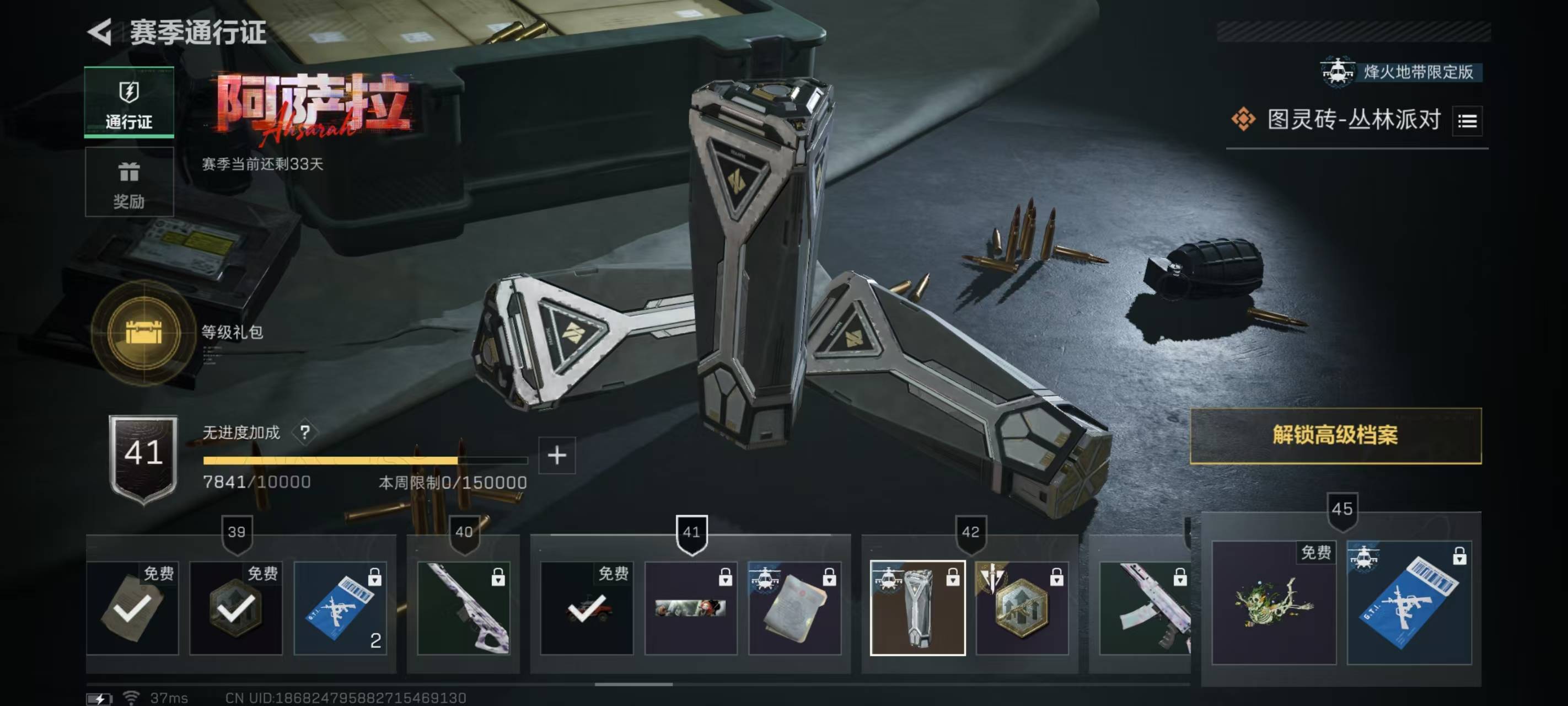This screenshot has width=1568, height=706.
Task: View the level 45 free skeleton charm reward
Action: pos(1274,602)
